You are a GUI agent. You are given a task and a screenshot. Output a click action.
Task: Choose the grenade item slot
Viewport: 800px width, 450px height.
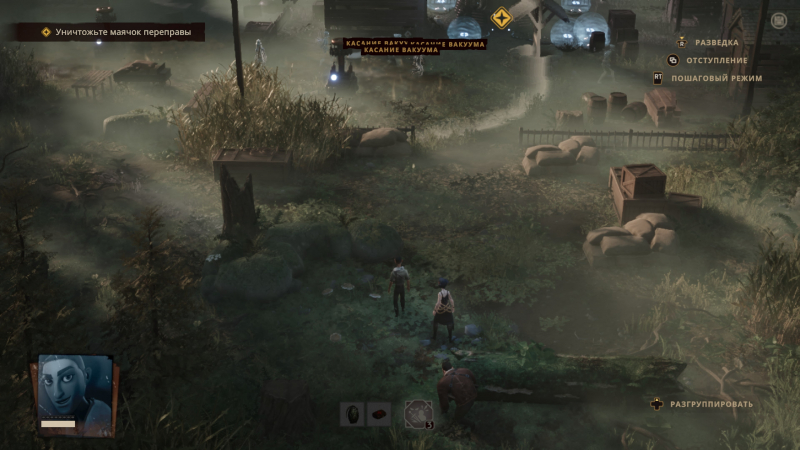point(353,413)
